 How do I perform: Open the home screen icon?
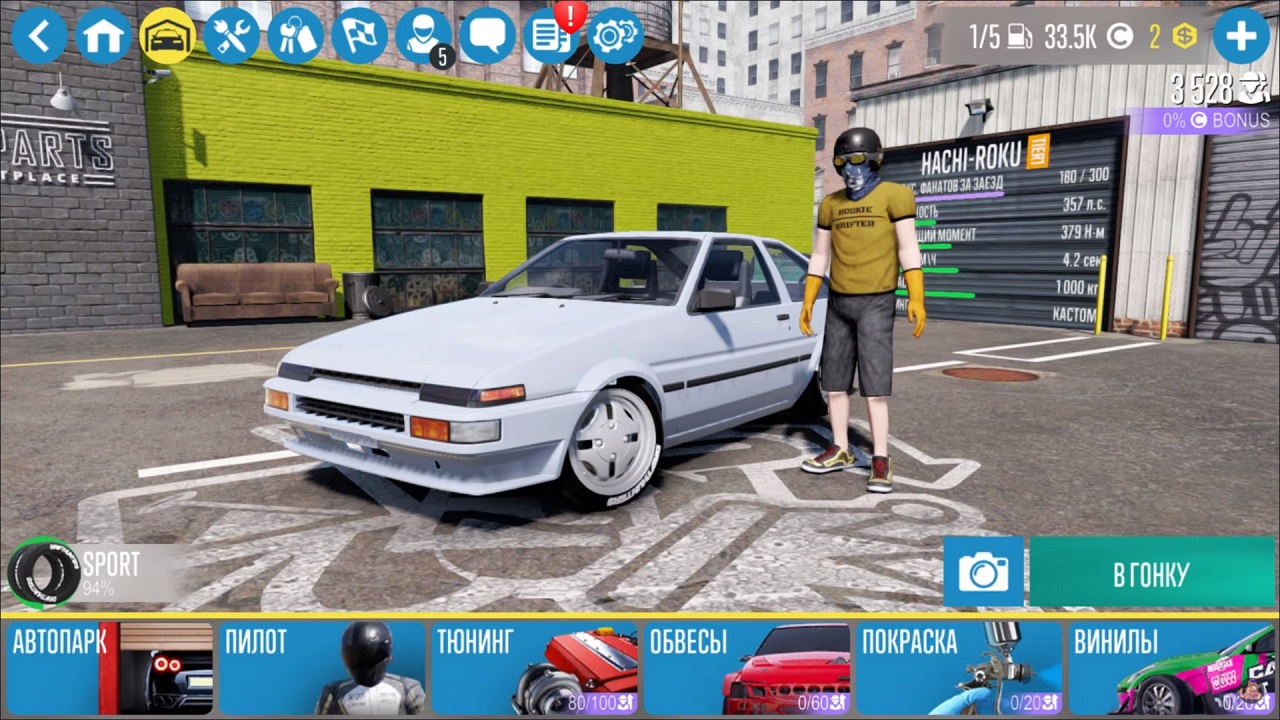pyautogui.click(x=104, y=37)
